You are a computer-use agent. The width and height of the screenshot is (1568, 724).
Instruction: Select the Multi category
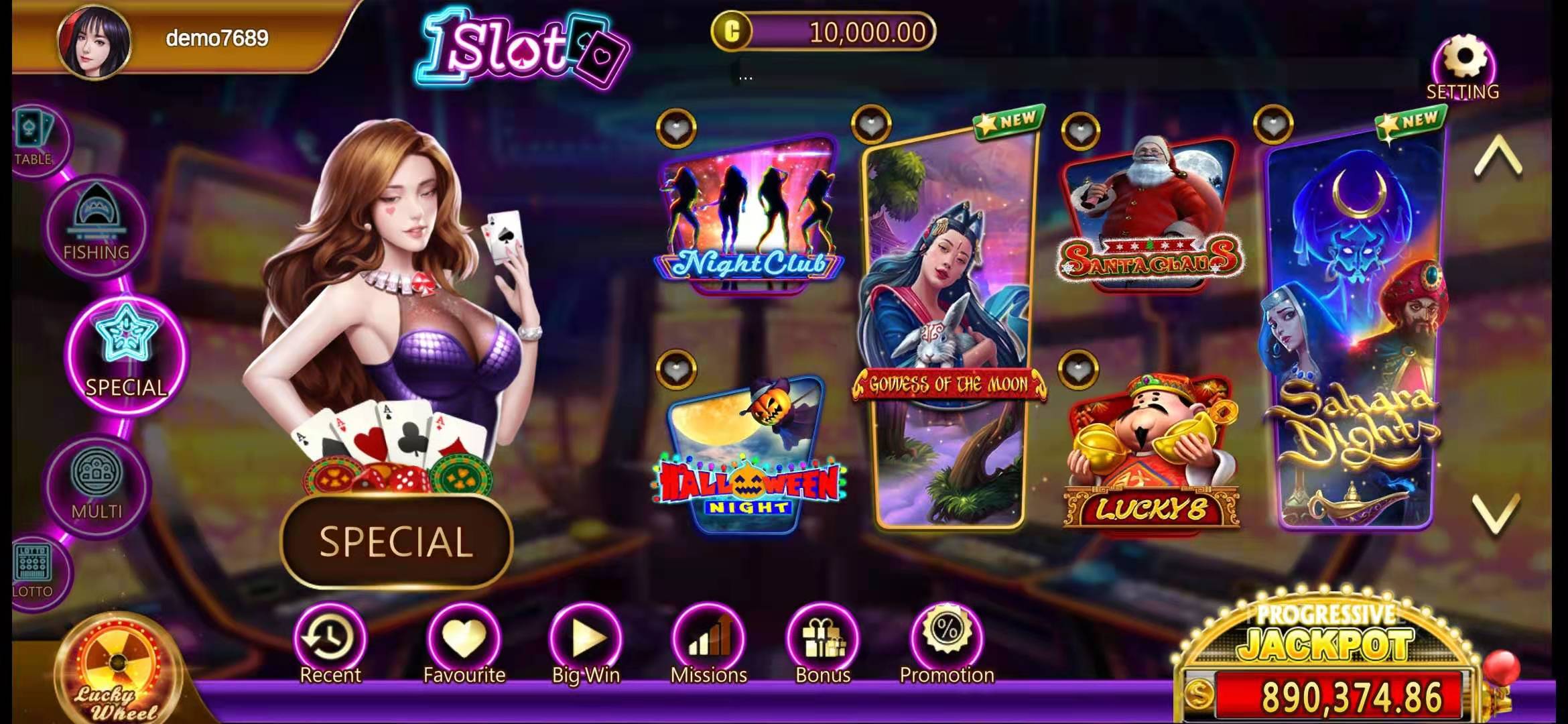click(96, 481)
